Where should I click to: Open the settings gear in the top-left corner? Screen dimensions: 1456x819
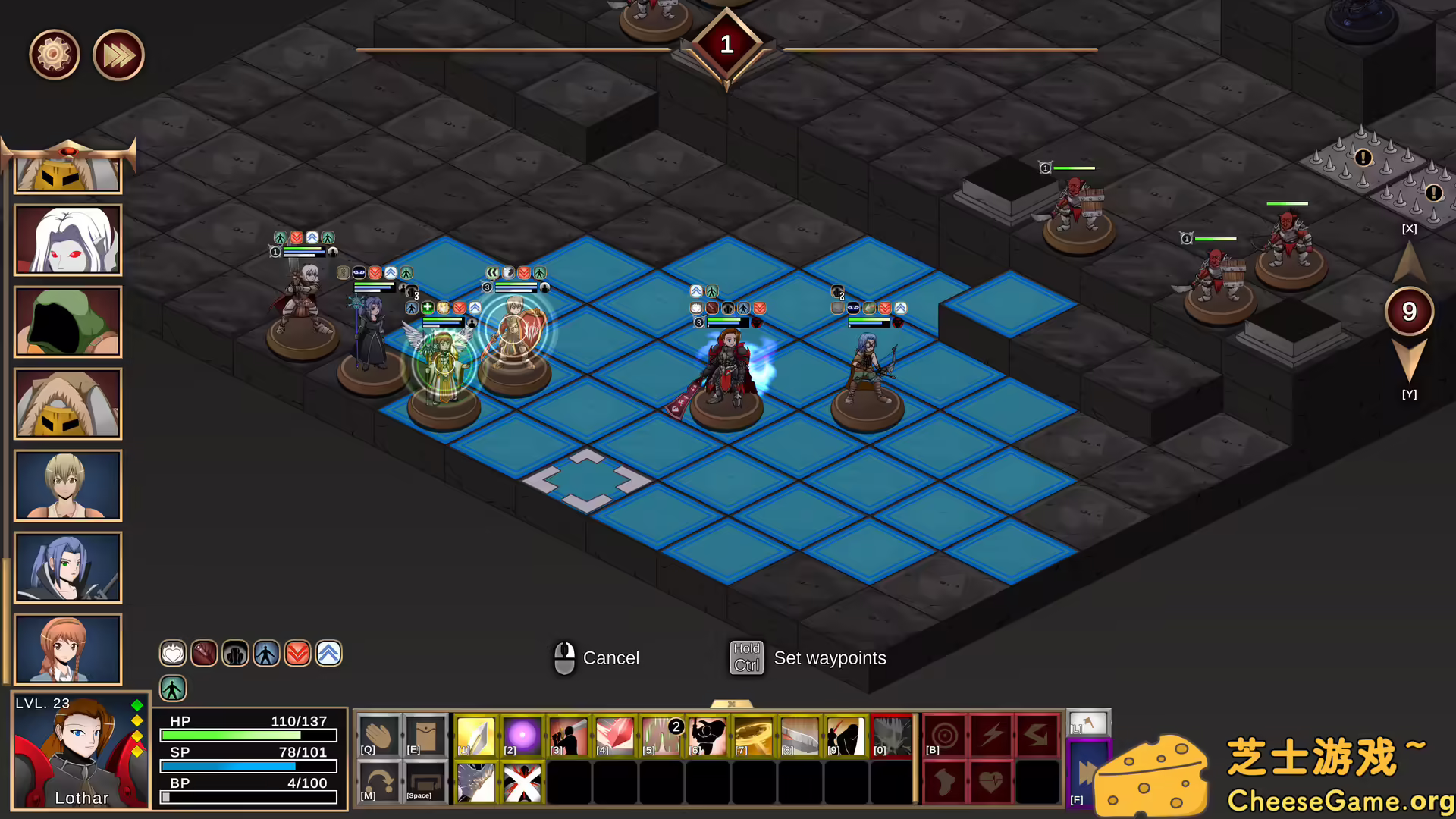point(55,54)
